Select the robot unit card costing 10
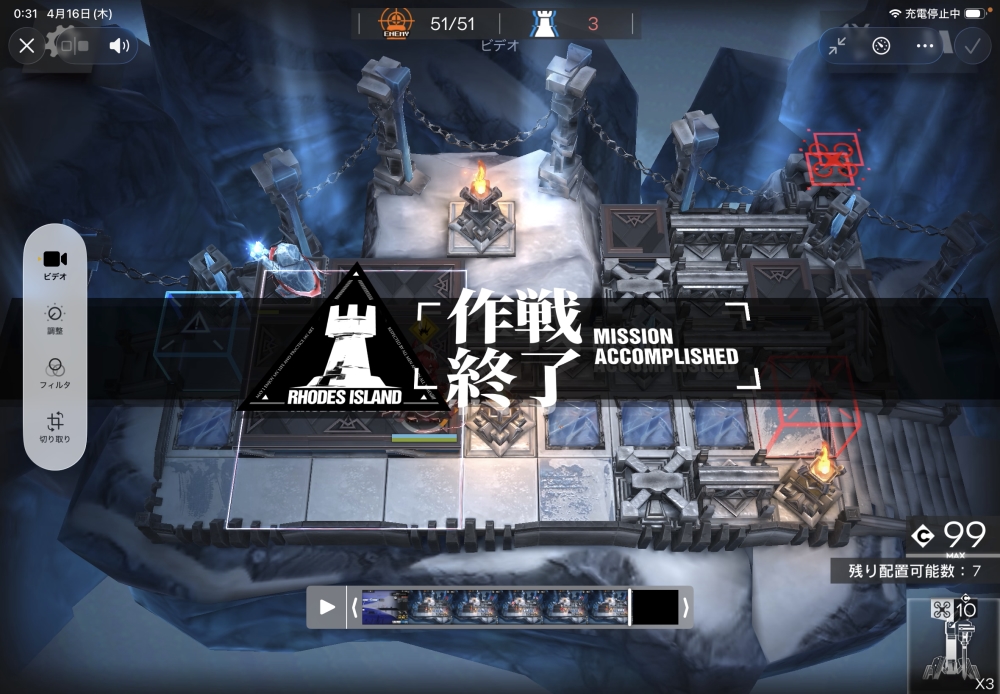The height and width of the screenshot is (694, 1000). [953, 647]
